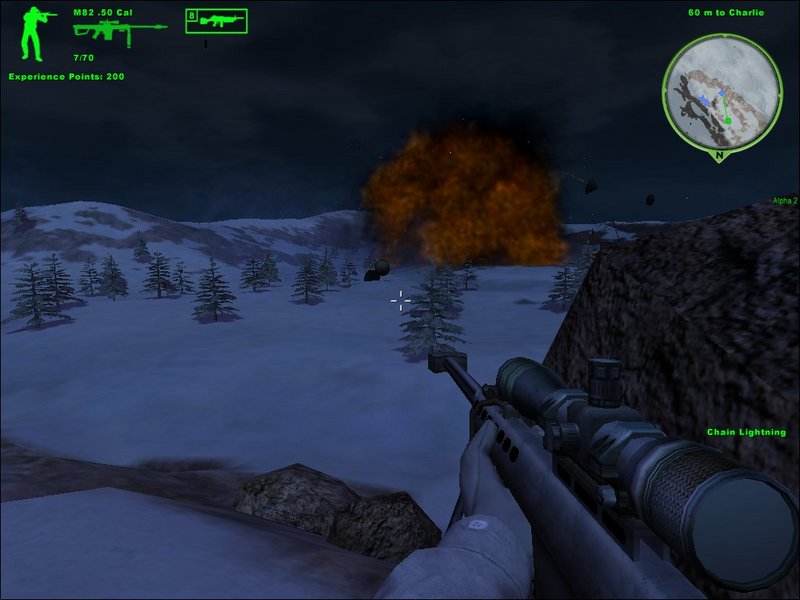
Task: Click the N compass marker under the minimap
Action: 721,156
